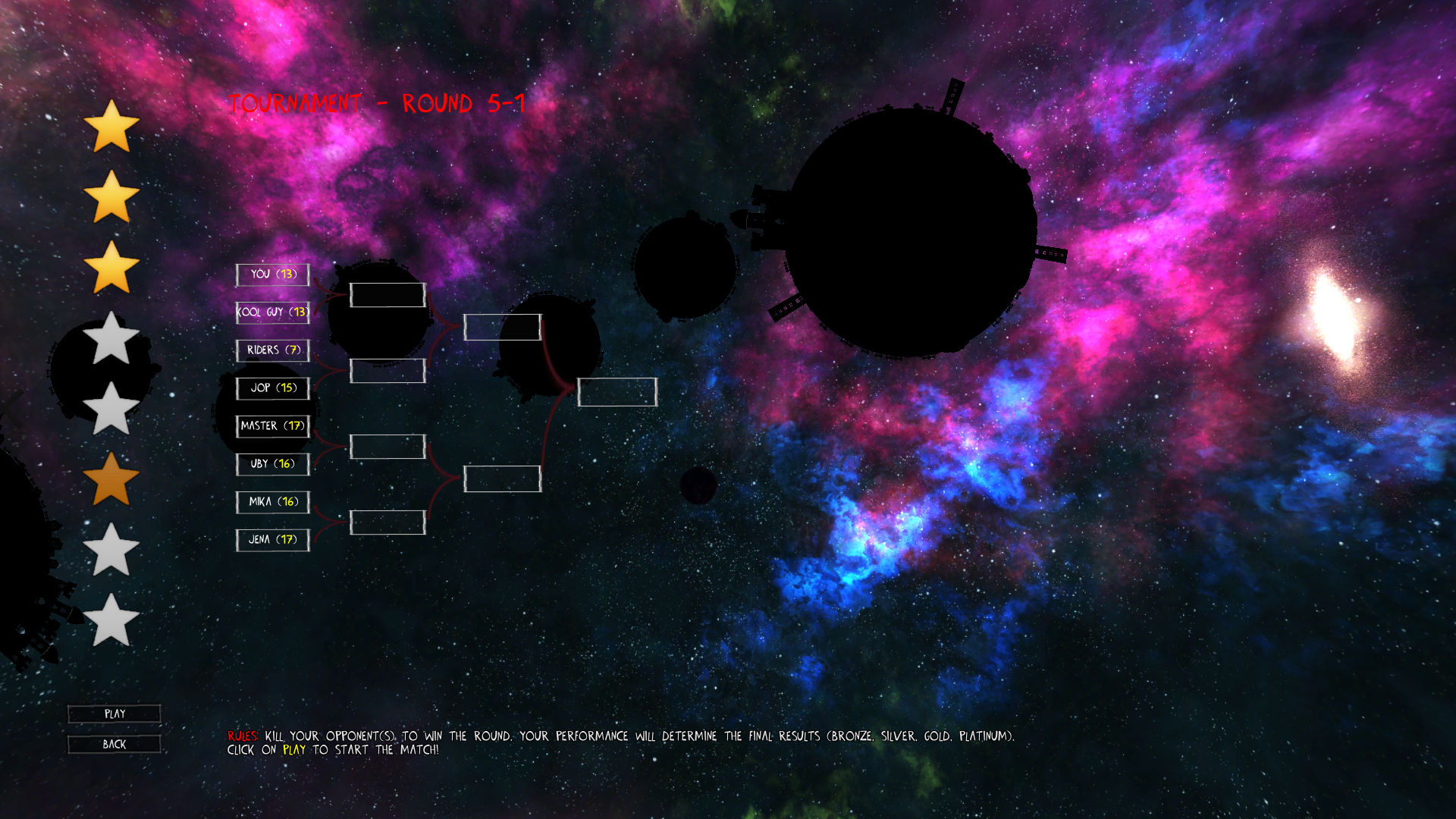The height and width of the screenshot is (819, 1456).
Task: Click the orange star on planet slider row
Action: [x=111, y=478]
